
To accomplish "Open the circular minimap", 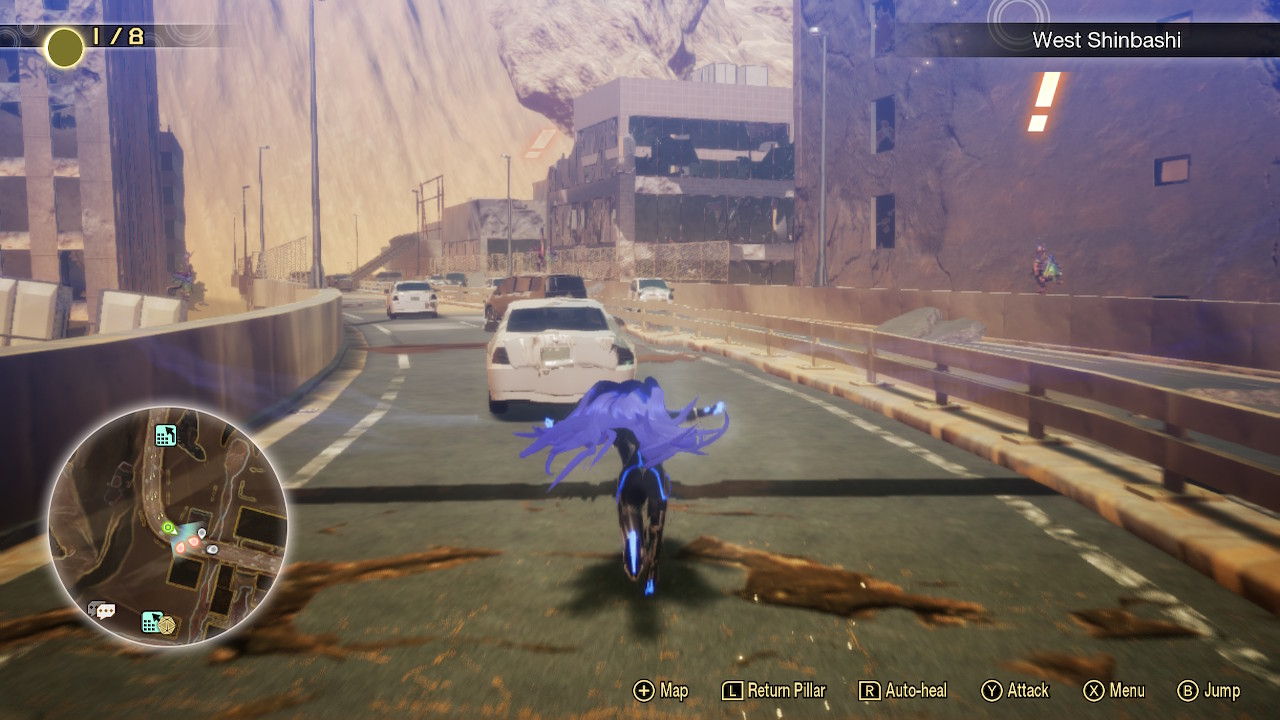I will (168, 525).
